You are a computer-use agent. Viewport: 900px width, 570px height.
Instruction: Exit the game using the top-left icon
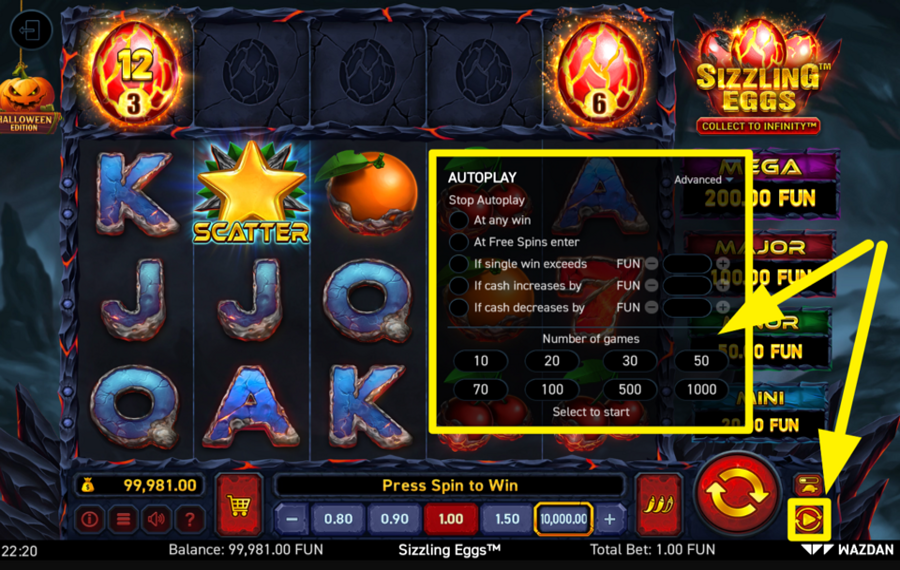[x=31, y=30]
